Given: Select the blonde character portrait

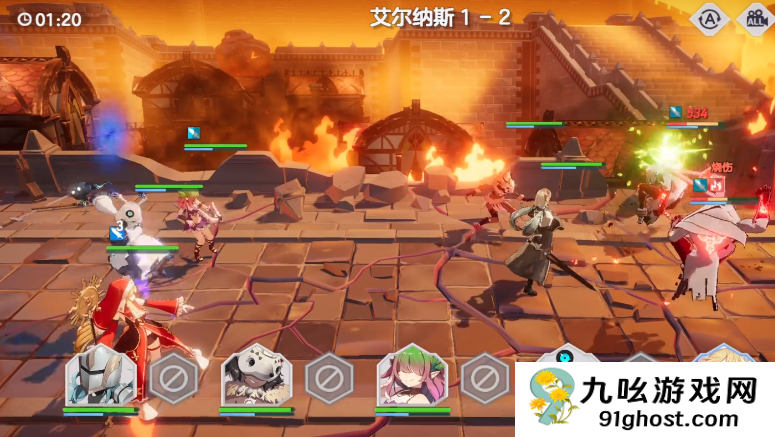Looking at the screenshot, I should 722,355.
